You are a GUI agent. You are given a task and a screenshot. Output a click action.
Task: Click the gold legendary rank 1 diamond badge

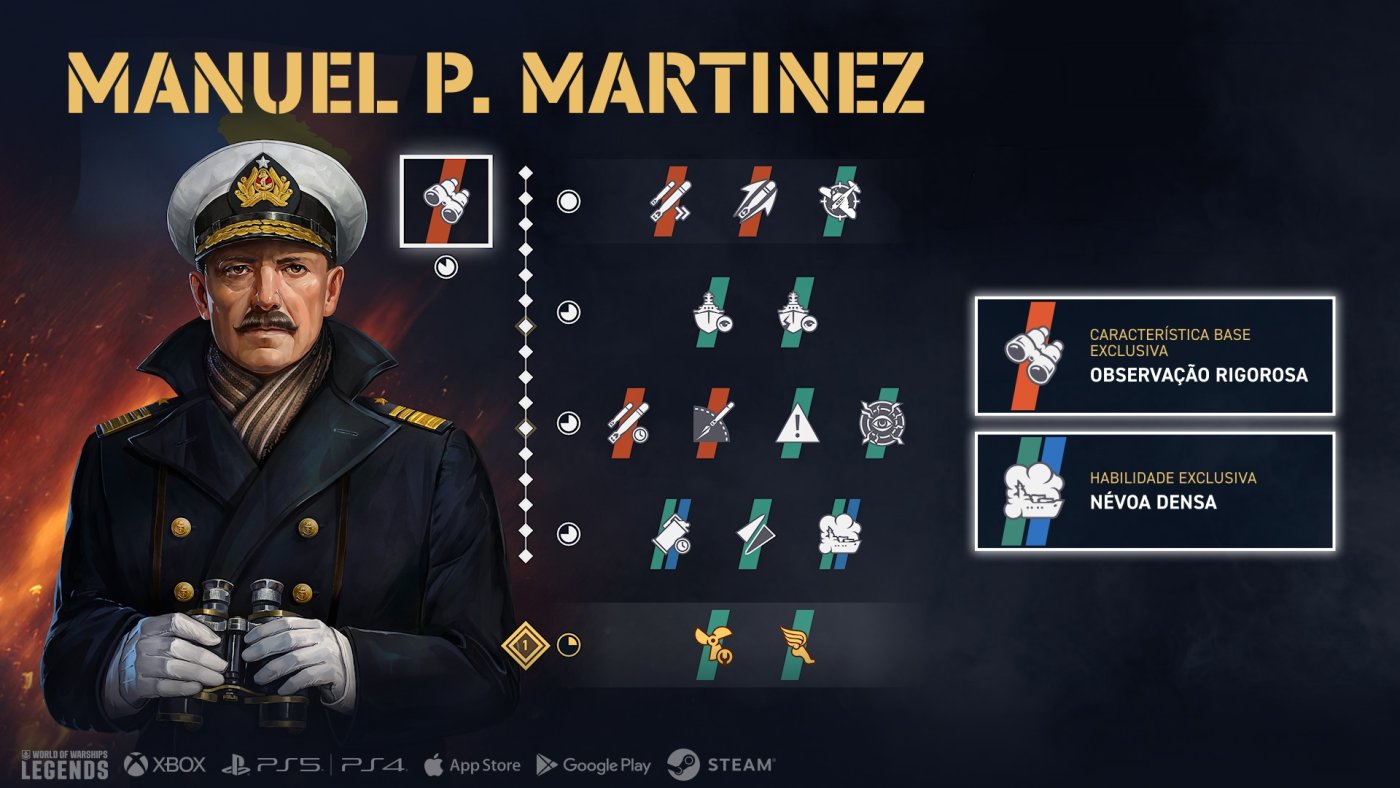click(x=526, y=646)
